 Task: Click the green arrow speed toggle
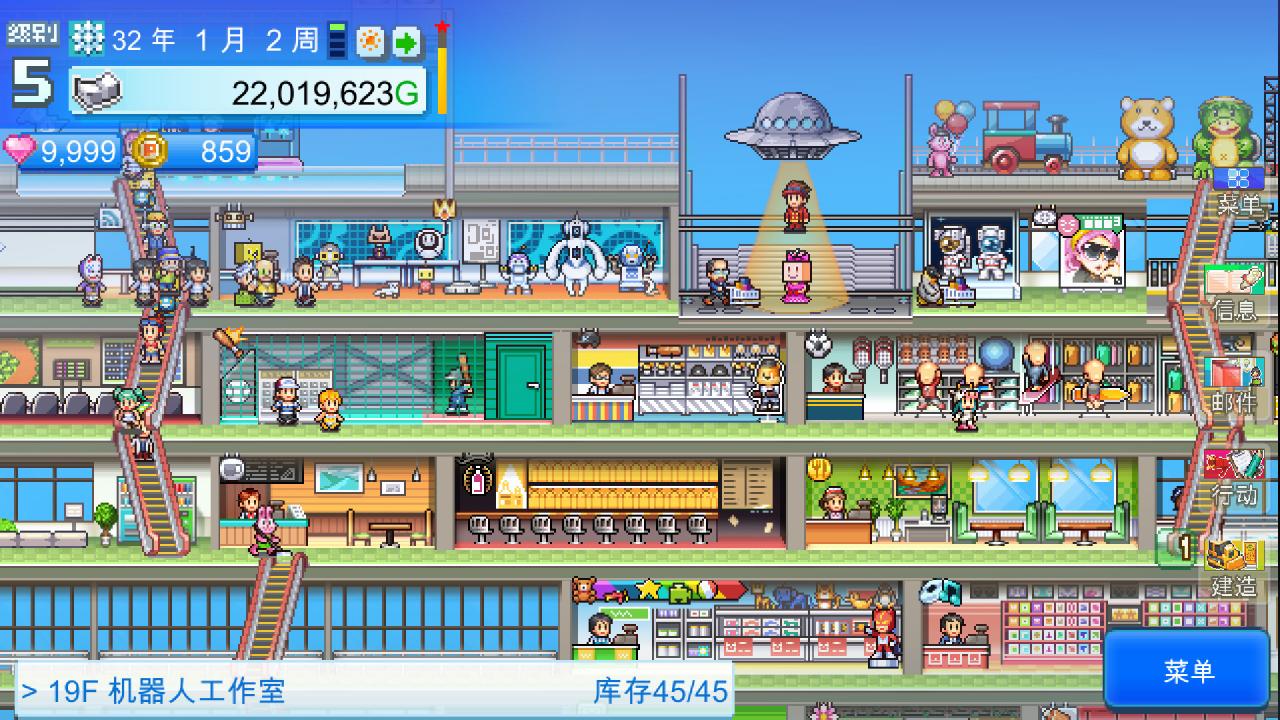point(404,41)
